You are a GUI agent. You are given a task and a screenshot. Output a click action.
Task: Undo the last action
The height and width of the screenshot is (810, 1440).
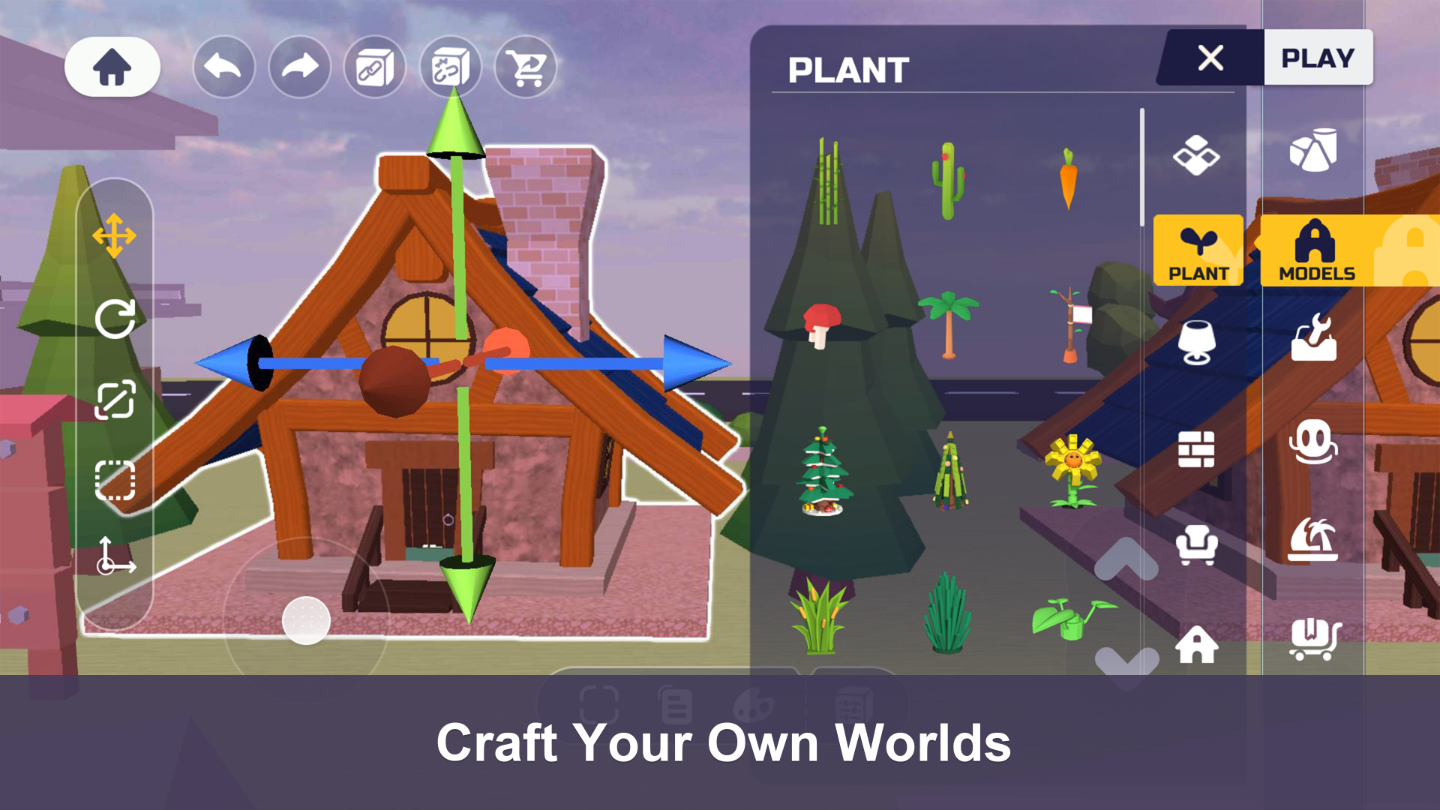[x=224, y=67]
